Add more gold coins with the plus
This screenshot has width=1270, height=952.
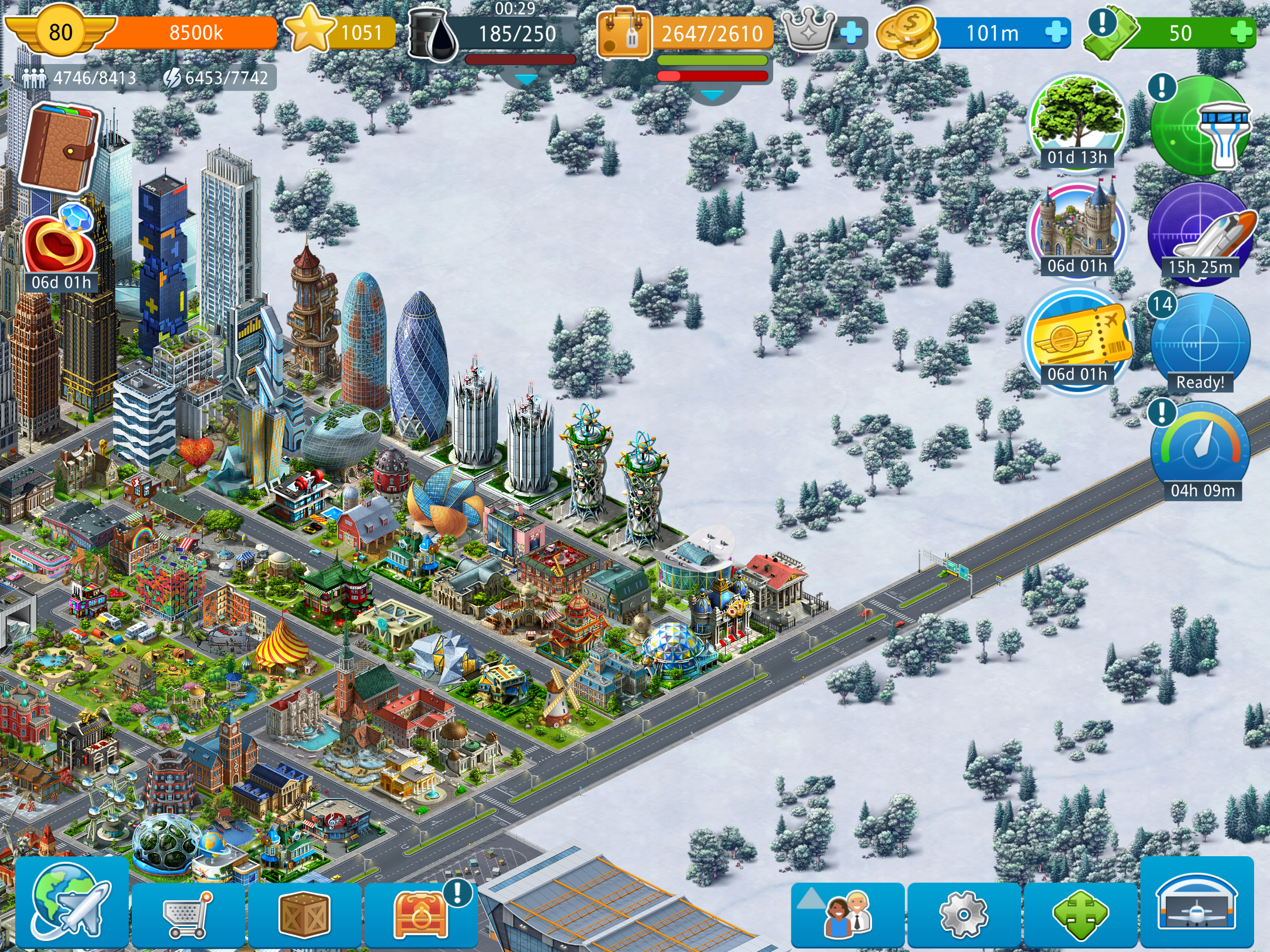1056,32
